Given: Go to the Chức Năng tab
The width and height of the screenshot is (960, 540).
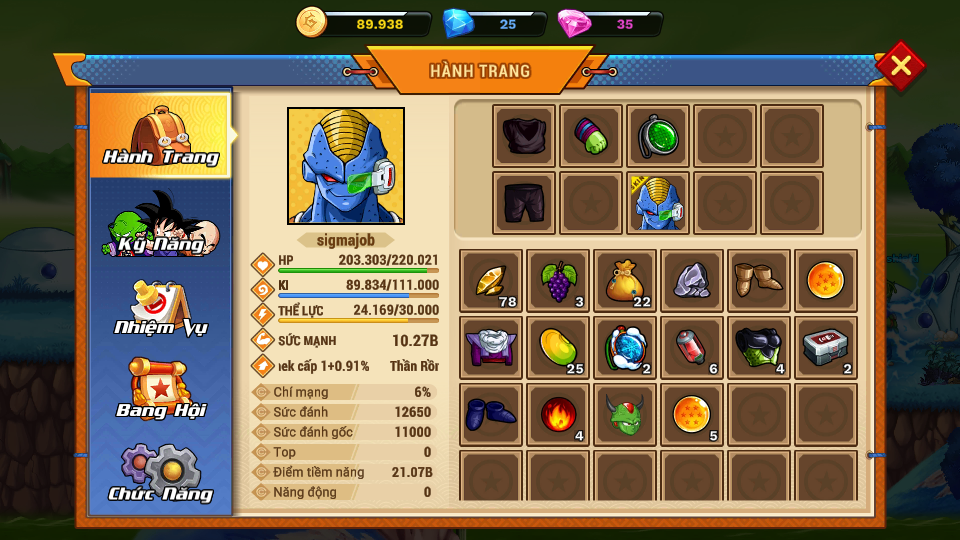Looking at the screenshot, I should pos(160,474).
